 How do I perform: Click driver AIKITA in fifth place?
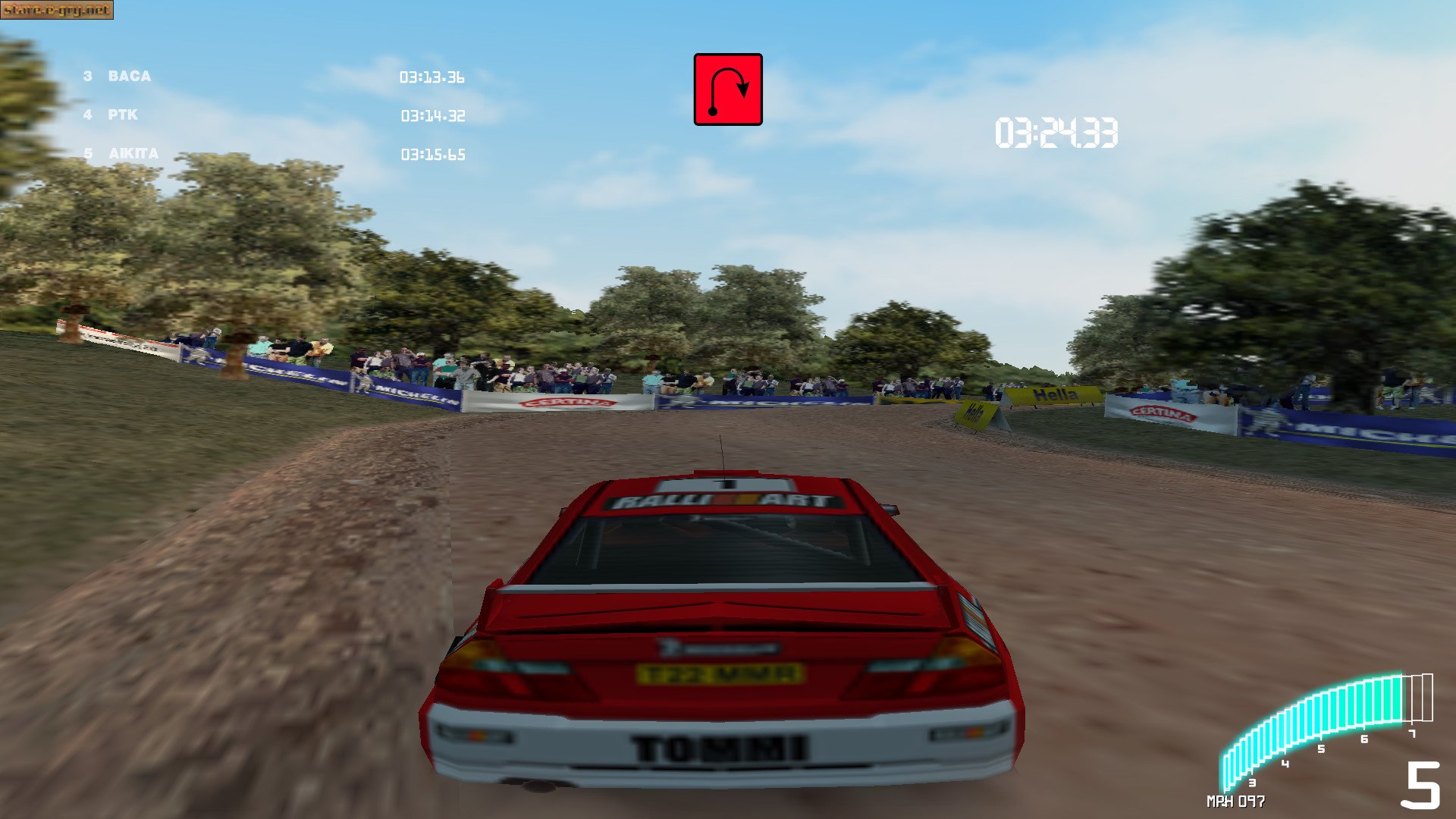click(x=133, y=153)
